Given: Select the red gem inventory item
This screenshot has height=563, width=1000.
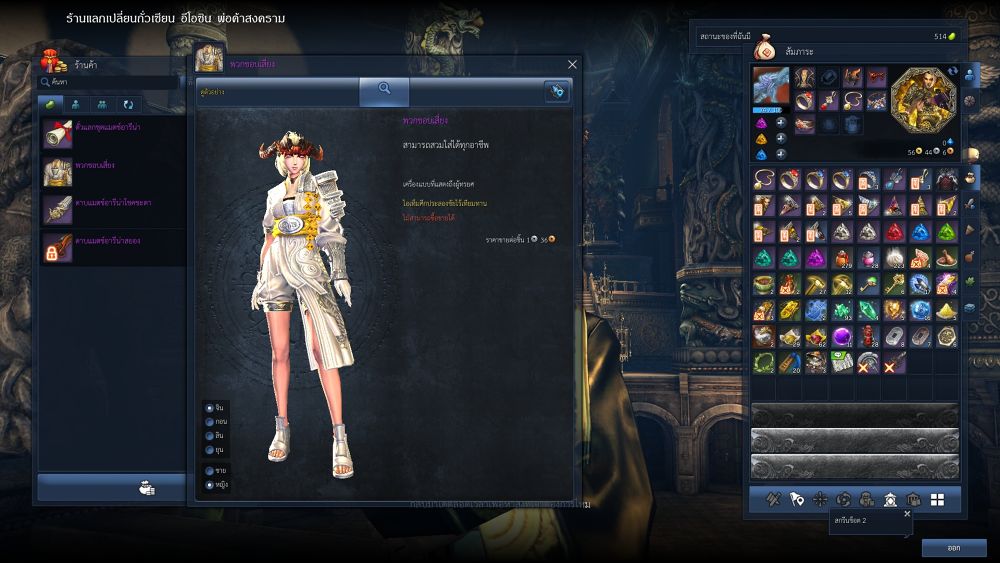Looking at the screenshot, I should [x=894, y=232].
